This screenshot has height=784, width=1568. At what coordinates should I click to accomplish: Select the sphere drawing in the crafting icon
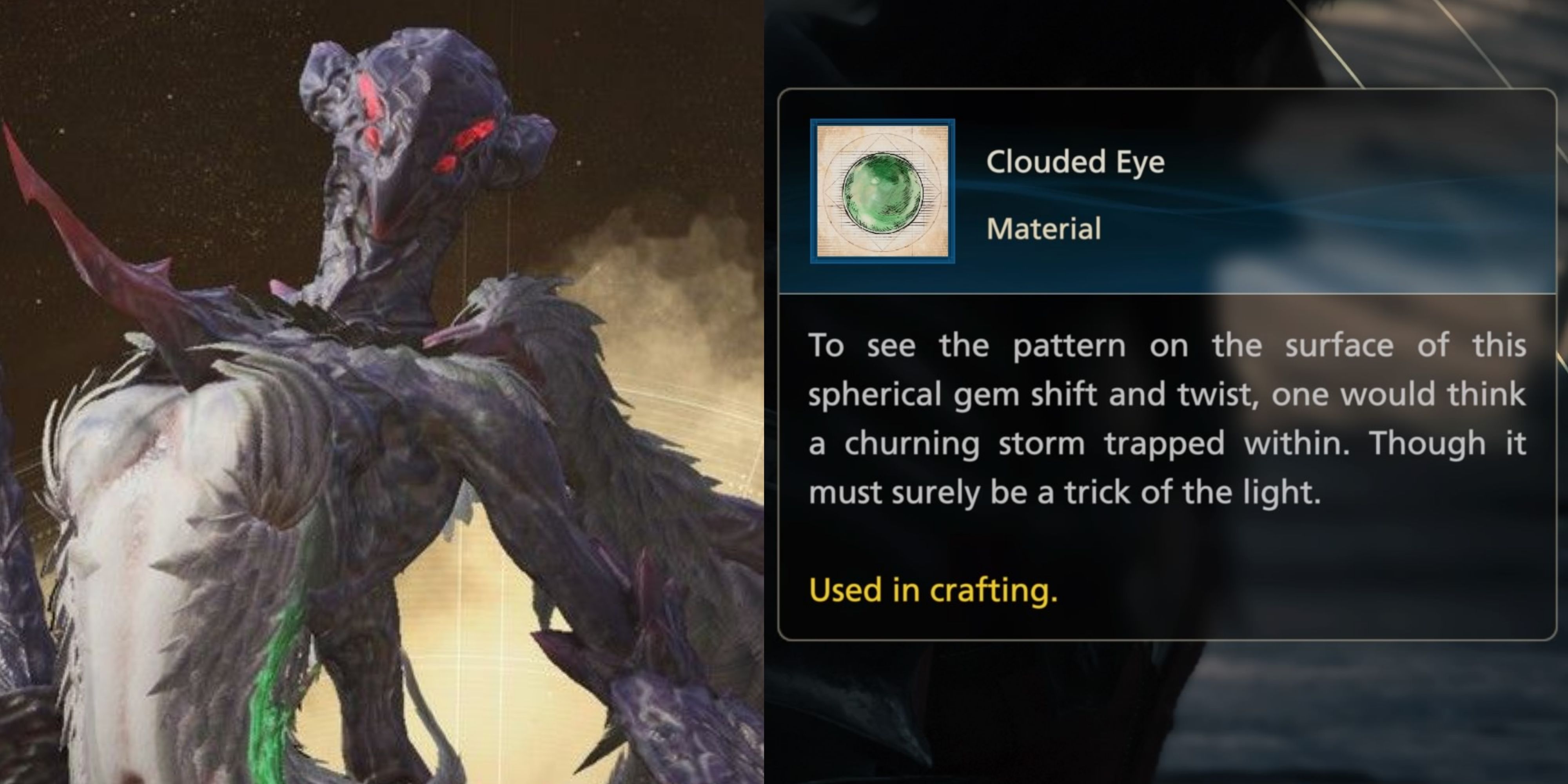pyautogui.click(x=882, y=194)
